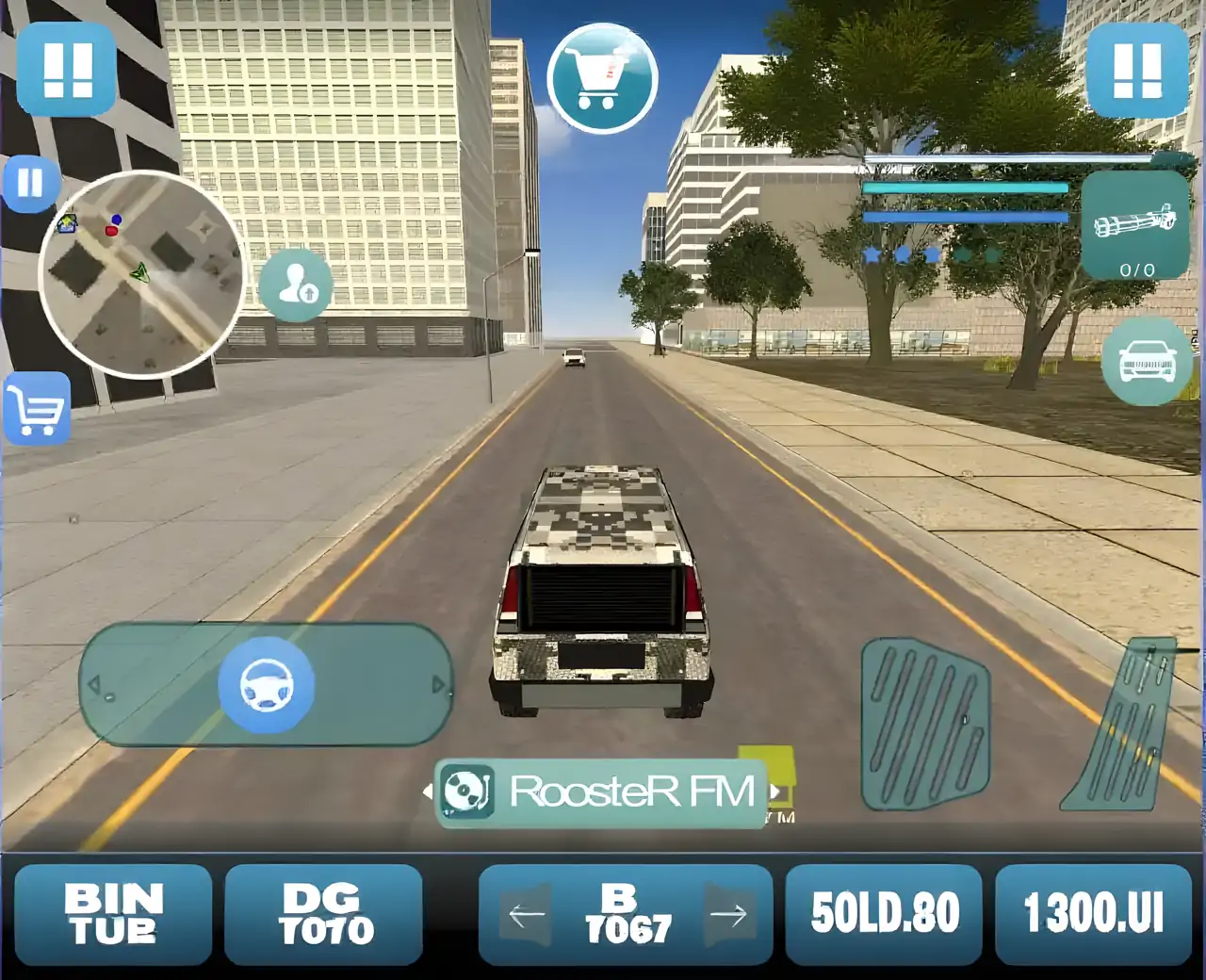
Task: Tap the wide brake pedal
Action: click(924, 724)
